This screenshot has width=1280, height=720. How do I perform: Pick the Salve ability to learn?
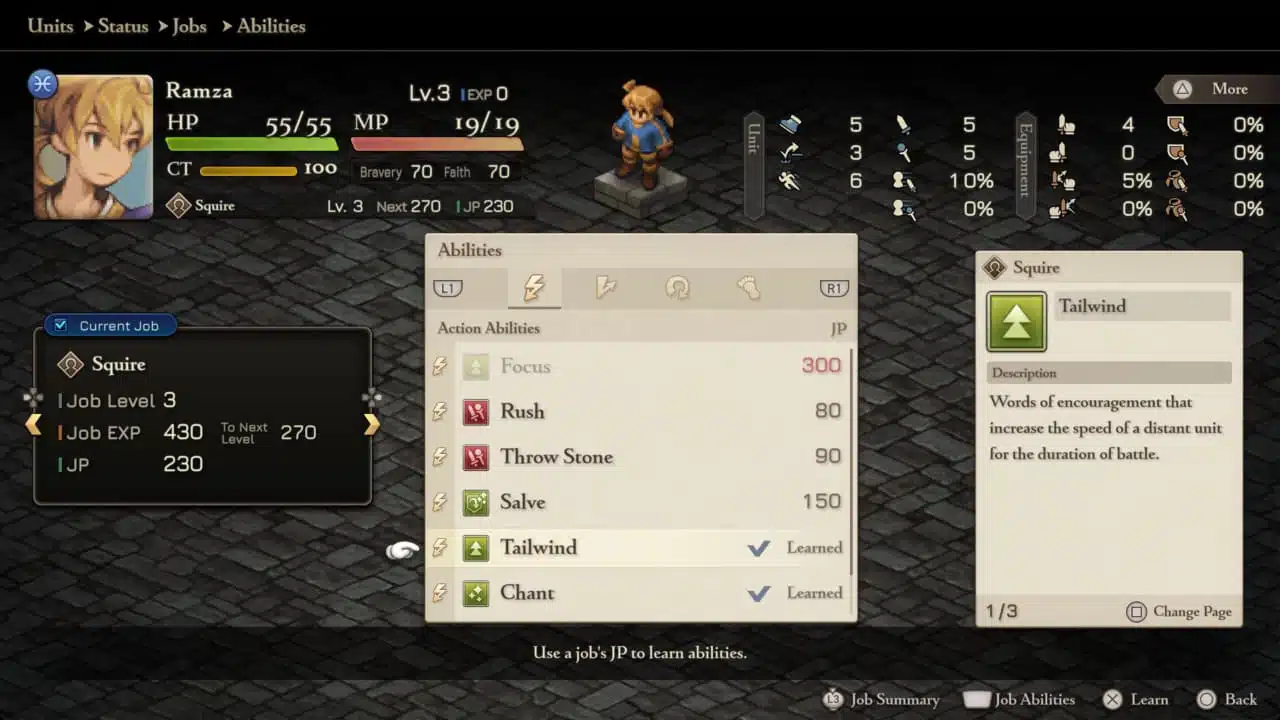tap(640, 502)
